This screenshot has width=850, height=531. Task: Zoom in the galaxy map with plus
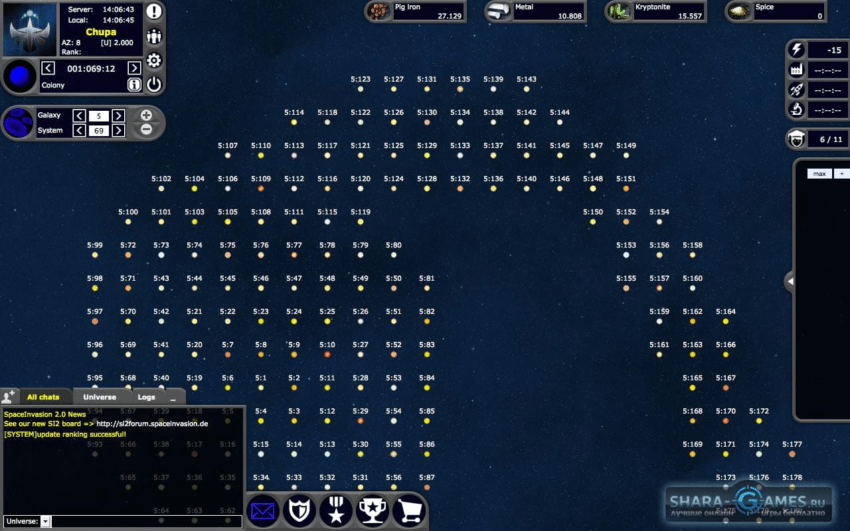coord(146,115)
